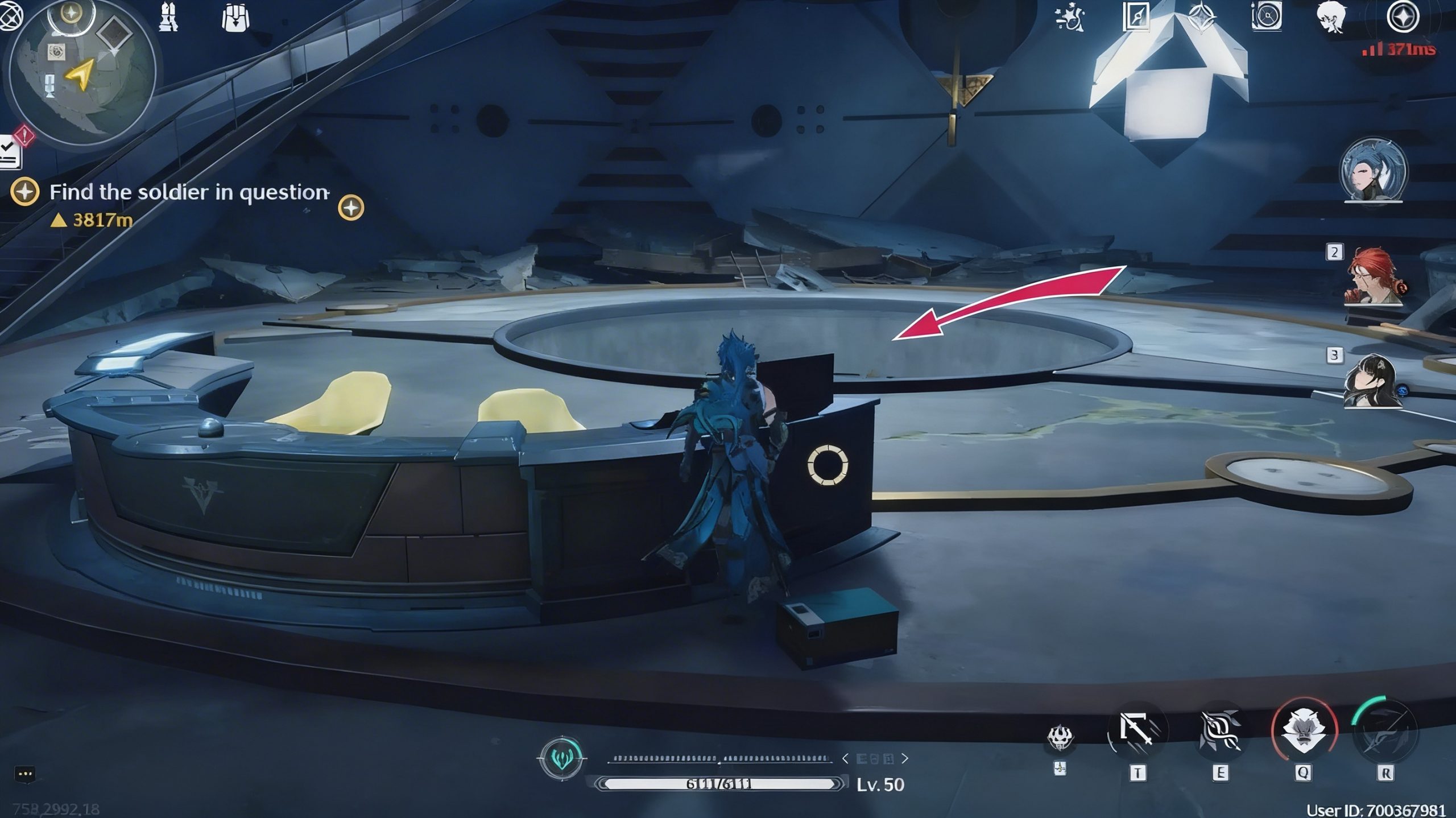
Task: Open the circular minimap
Action: (82, 74)
